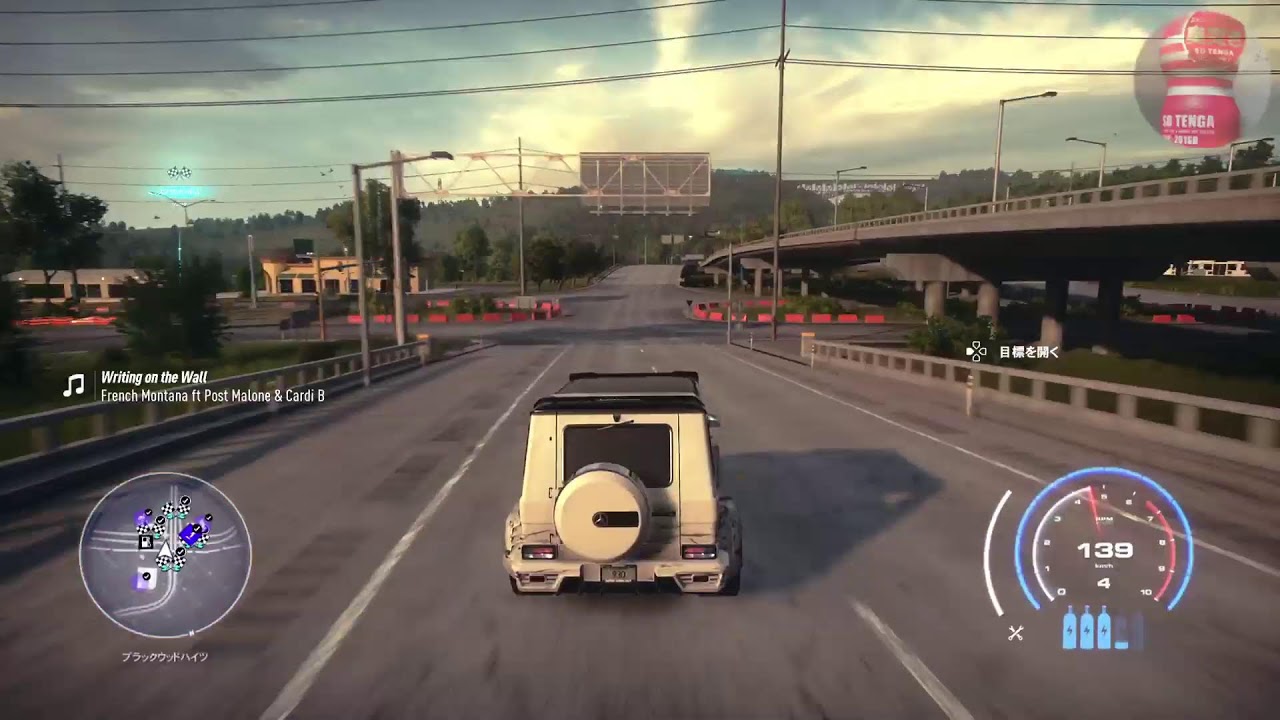Open the circular minimap

pyautogui.click(x=165, y=556)
